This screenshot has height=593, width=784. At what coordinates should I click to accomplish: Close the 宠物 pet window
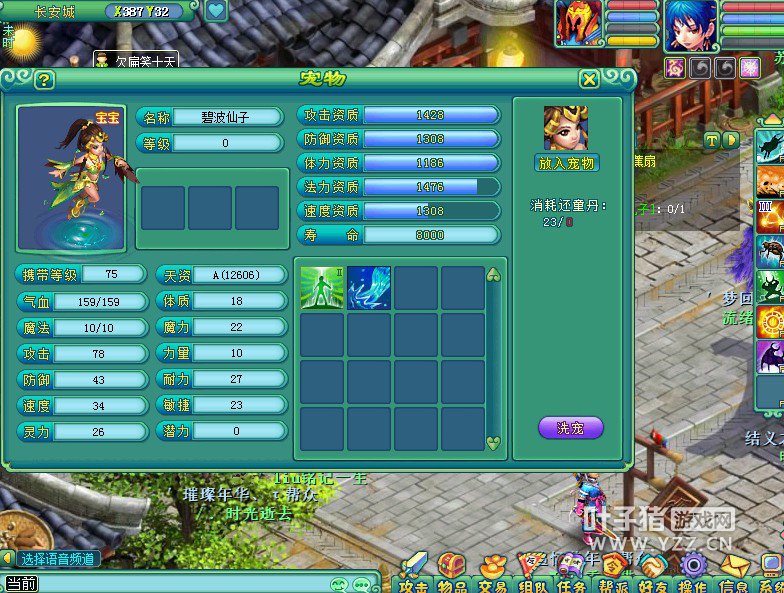pyautogui.click(x=590, y=80)
